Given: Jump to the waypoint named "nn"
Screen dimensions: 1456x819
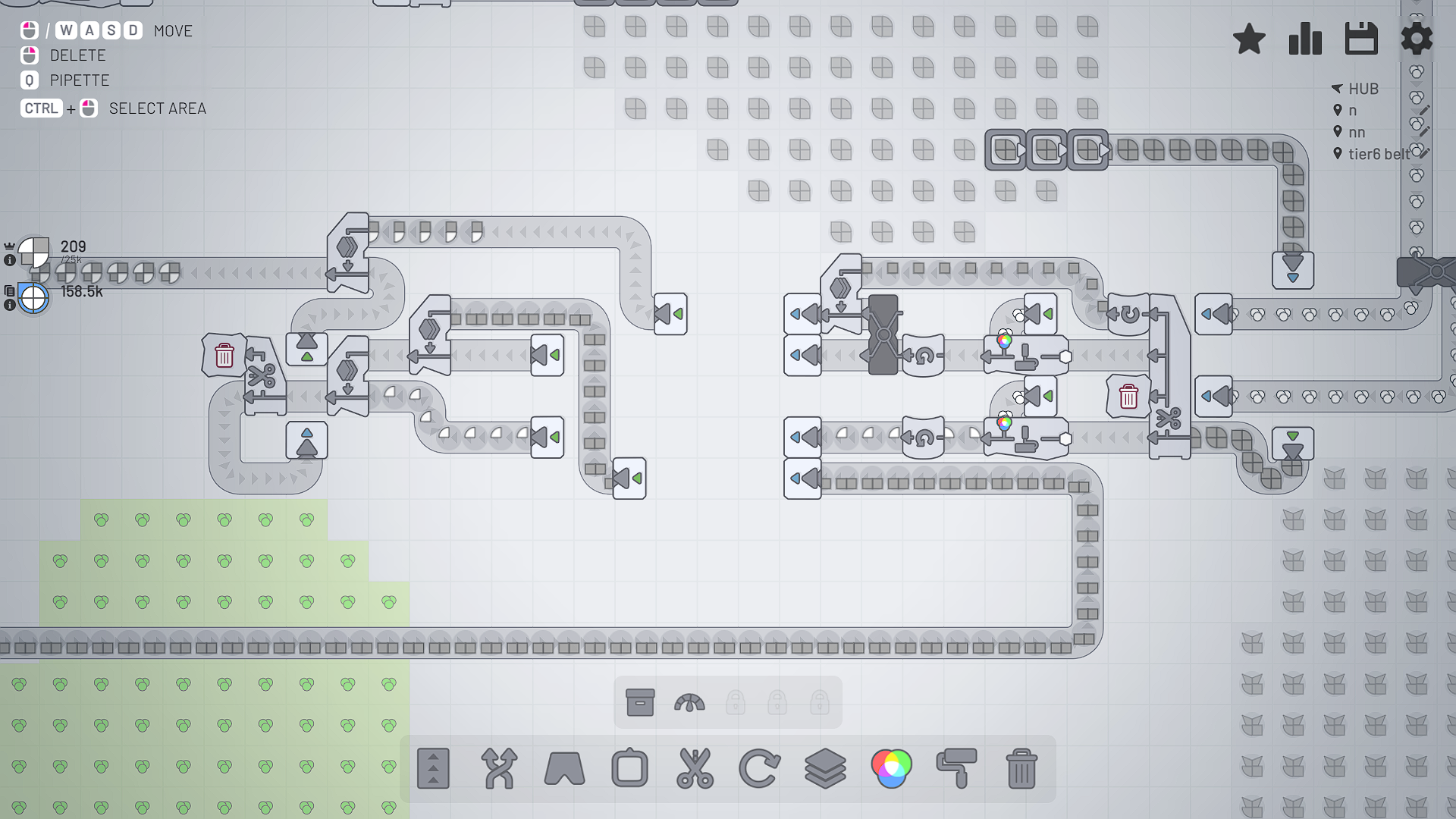Looking at the screenshot, I should point(1357,131).
